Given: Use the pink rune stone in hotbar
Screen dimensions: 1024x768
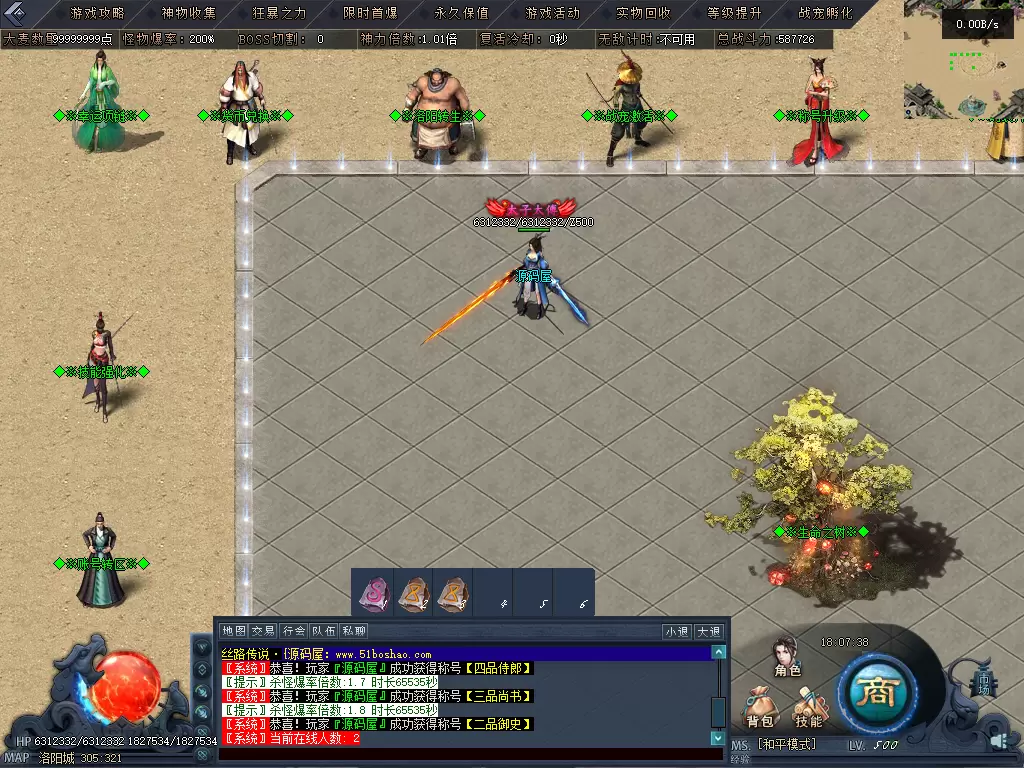Looking at the screenshot, I should click(373, 593).
